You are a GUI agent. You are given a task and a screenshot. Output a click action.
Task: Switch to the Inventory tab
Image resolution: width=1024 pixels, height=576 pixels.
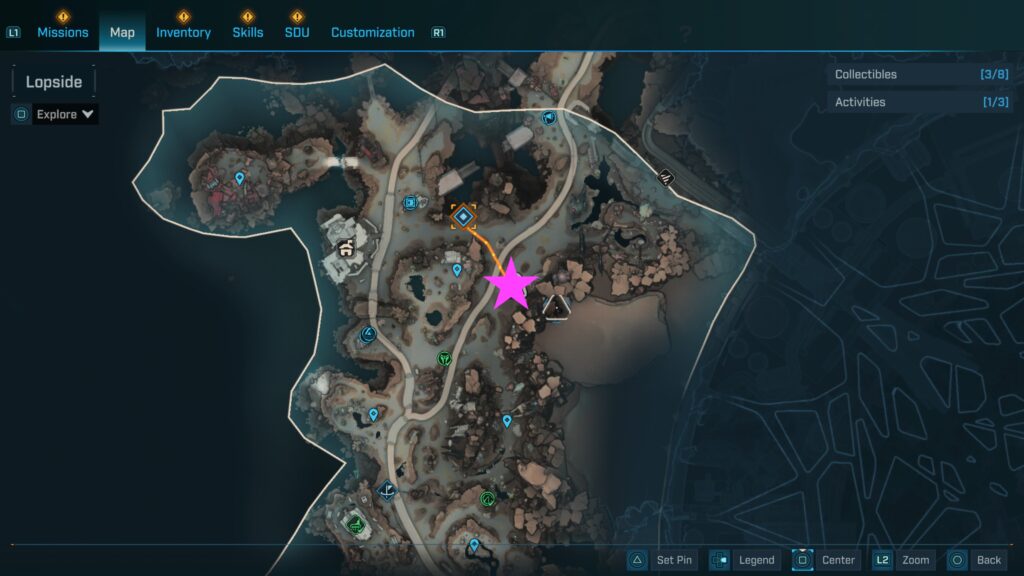pos(183,32)
